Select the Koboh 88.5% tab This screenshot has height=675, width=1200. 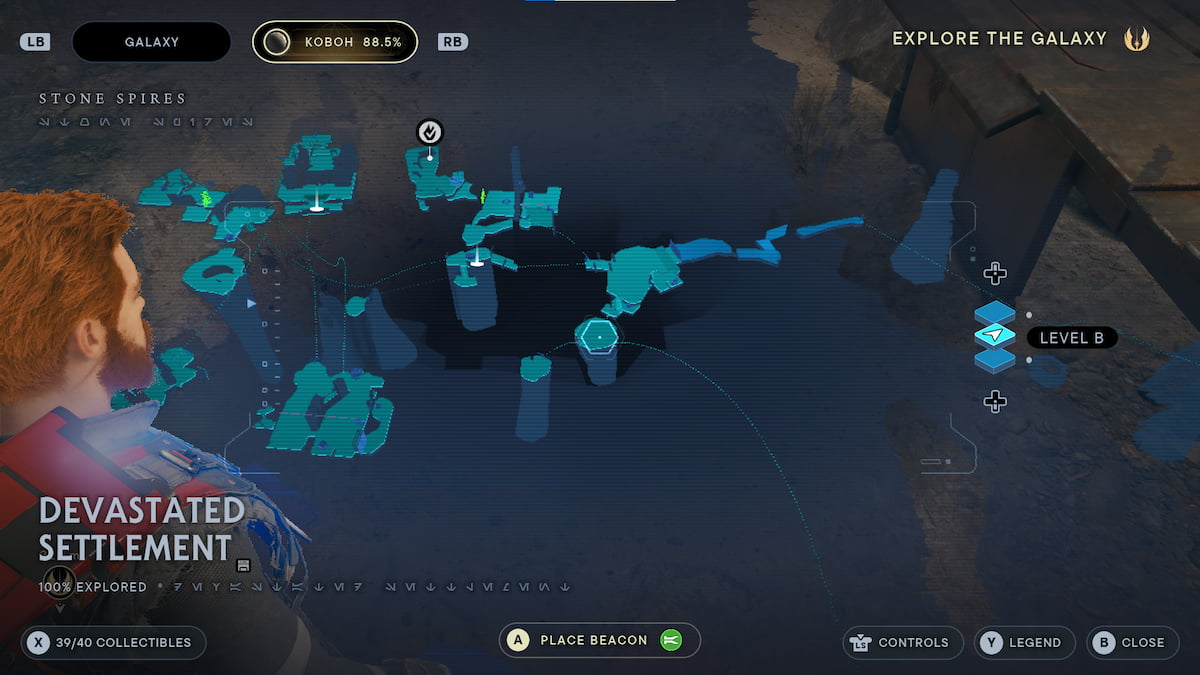pos(335,42)
